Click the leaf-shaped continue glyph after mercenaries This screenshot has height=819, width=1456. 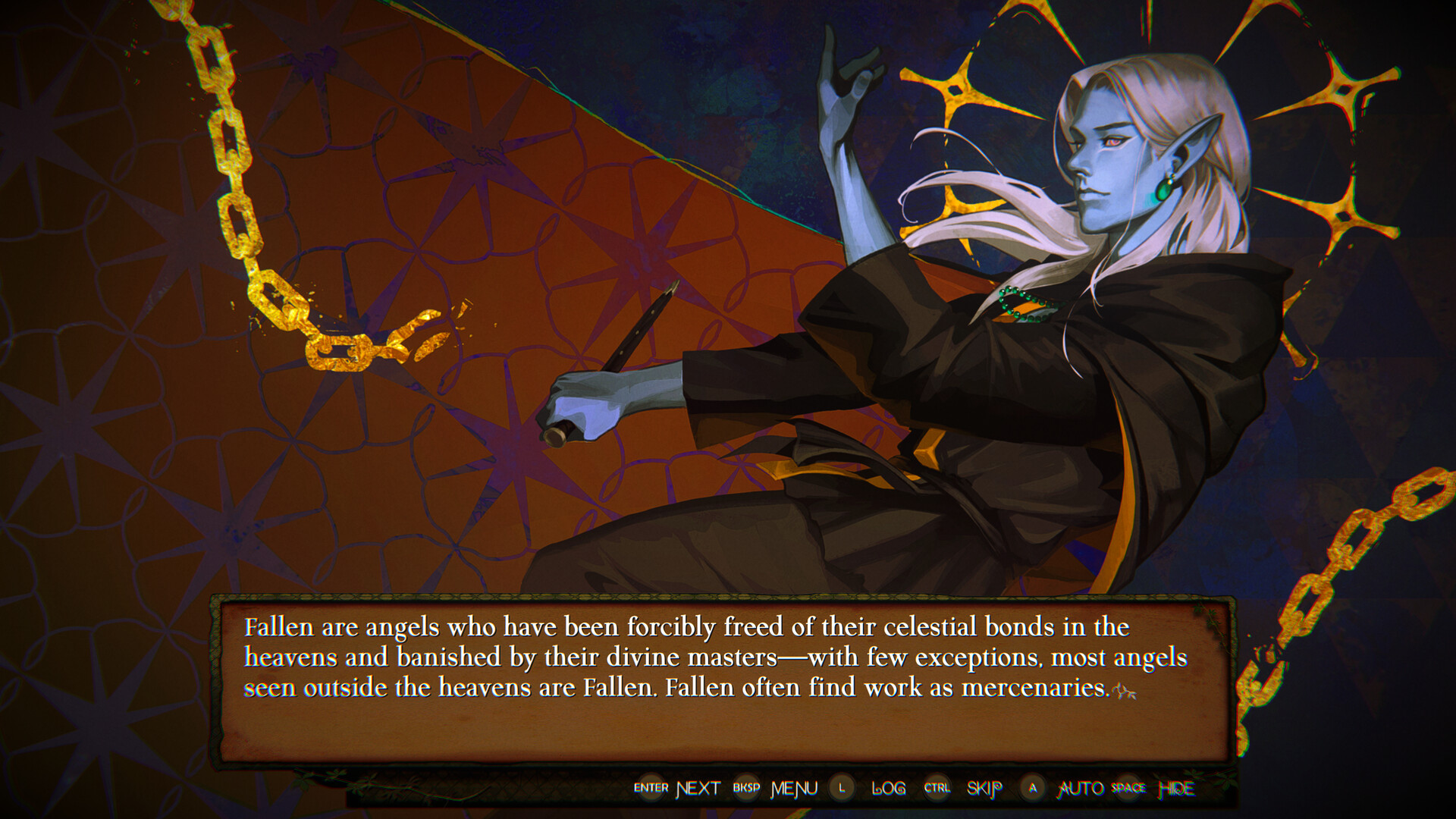[1126, 692]
